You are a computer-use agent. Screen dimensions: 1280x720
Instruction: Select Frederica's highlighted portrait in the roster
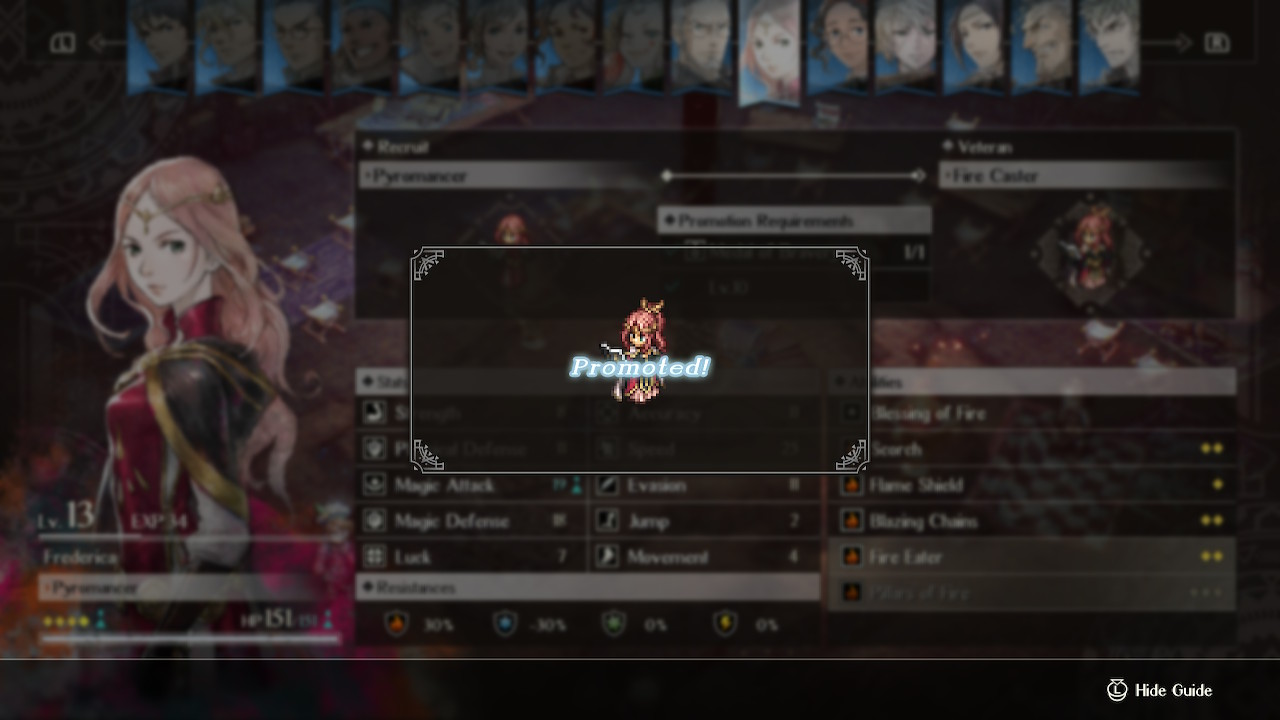point(769,50)
